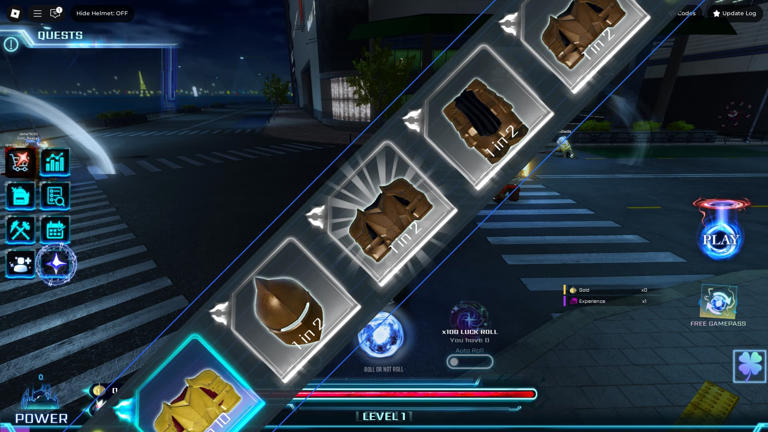
Task: Click the Play portal button
Action: coord(720,236)
